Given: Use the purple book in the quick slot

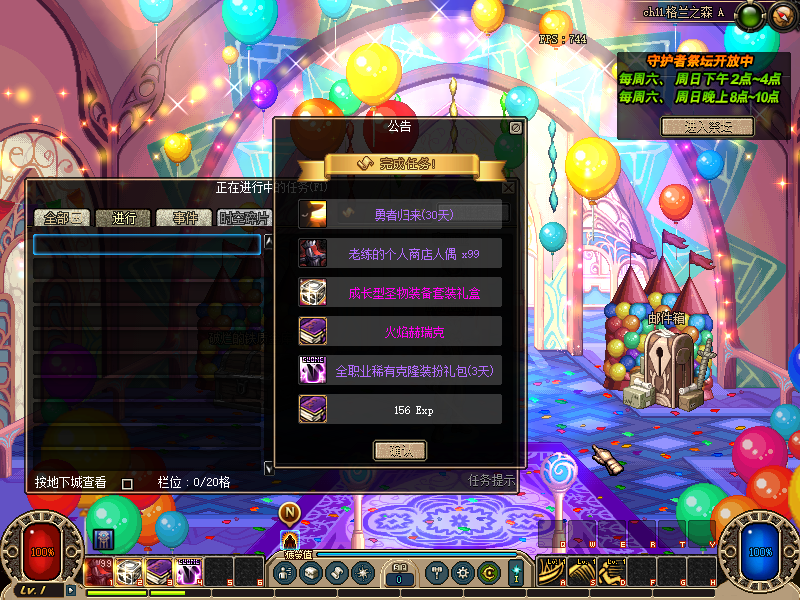Looking at the screenshot, I should pos(159,571).
